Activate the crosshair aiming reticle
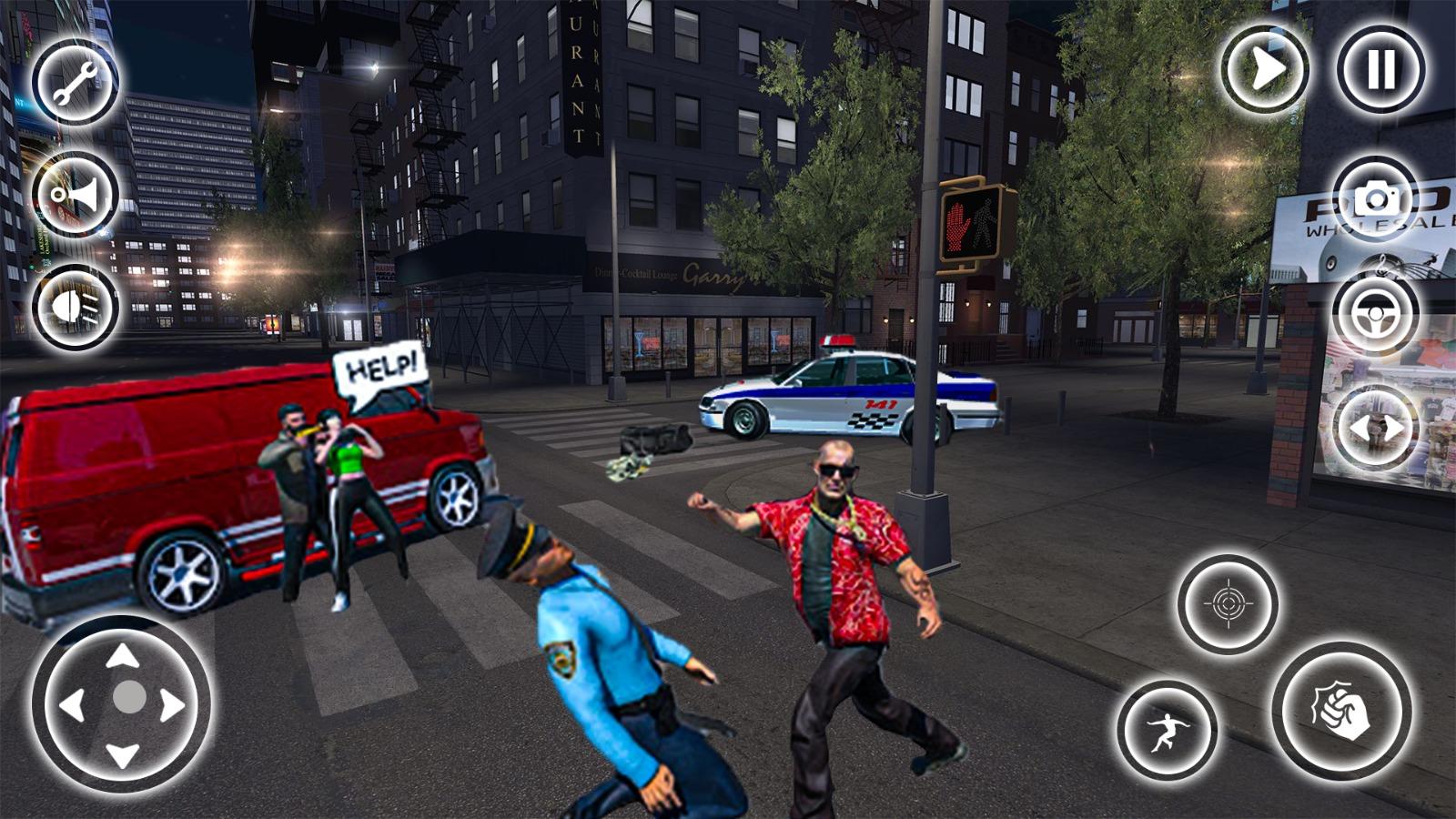Viewport: 1456px width, 819px height. [1230, 602]
